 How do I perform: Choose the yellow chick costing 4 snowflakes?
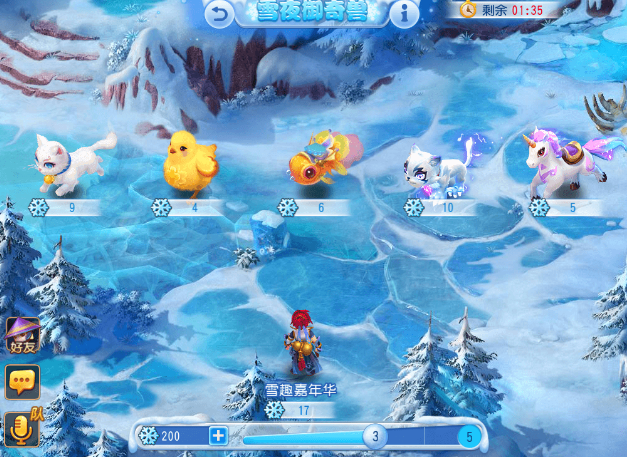pyautogui.click(x=190, y=160)
